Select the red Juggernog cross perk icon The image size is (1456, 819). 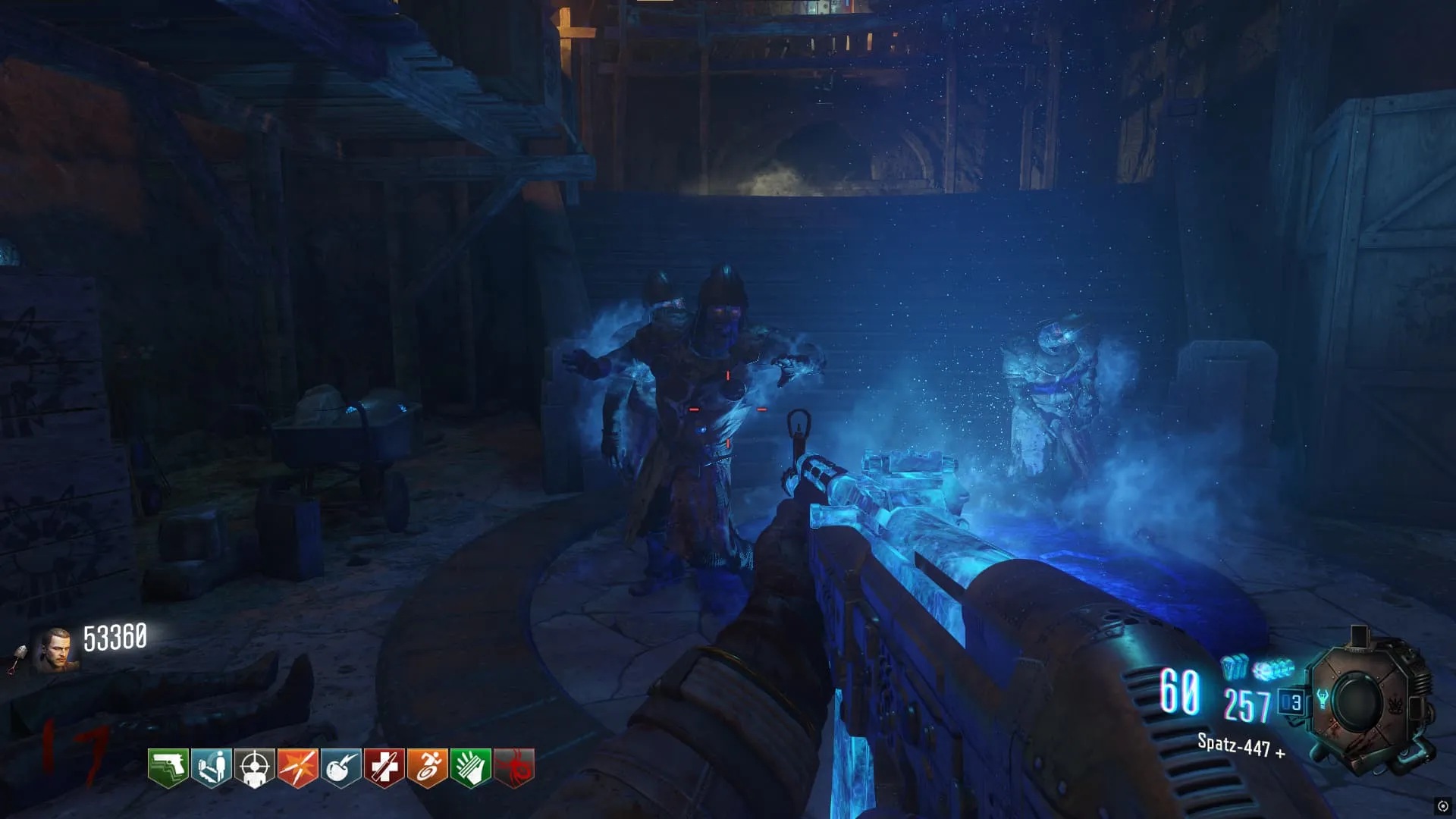tap(384, 768)
